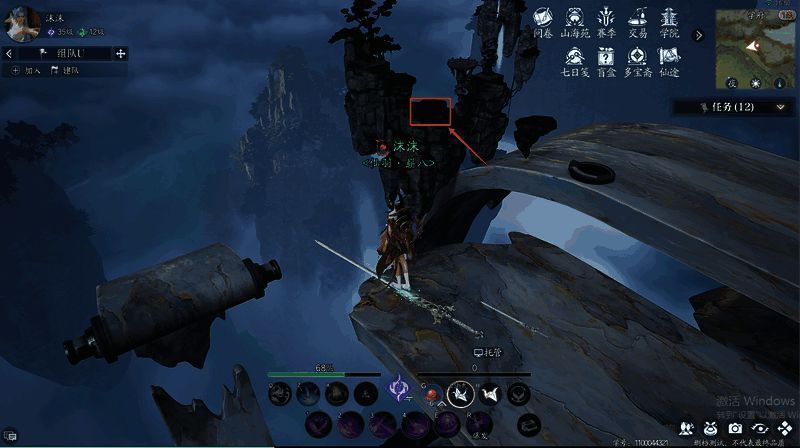Viewport: 800px width, 448px height.
Task: Open the 仙途 scroll menu
Action: pyautogui.click(x=668, y=62)
